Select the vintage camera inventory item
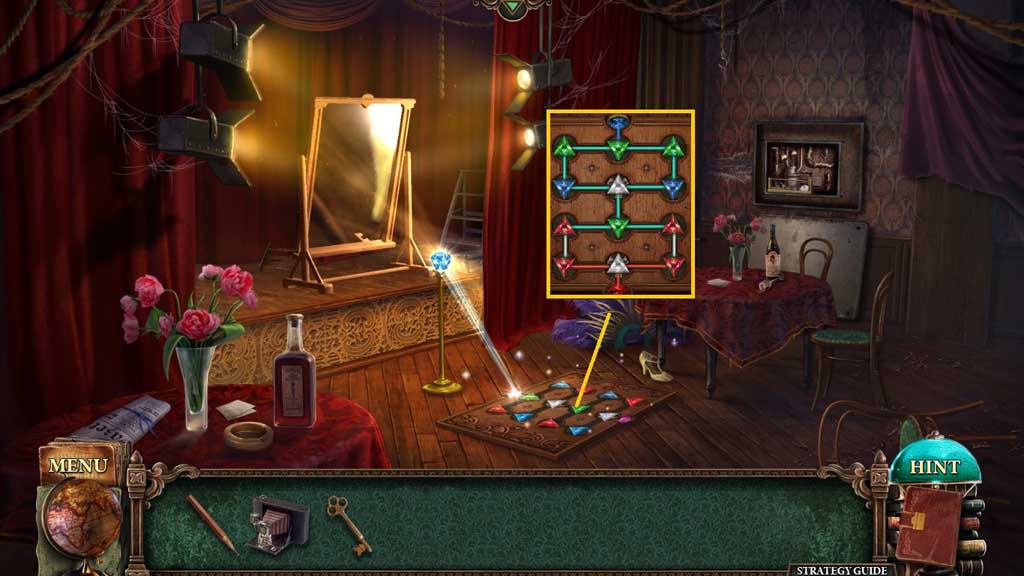The image size is (1024, 576). (270, 523)
